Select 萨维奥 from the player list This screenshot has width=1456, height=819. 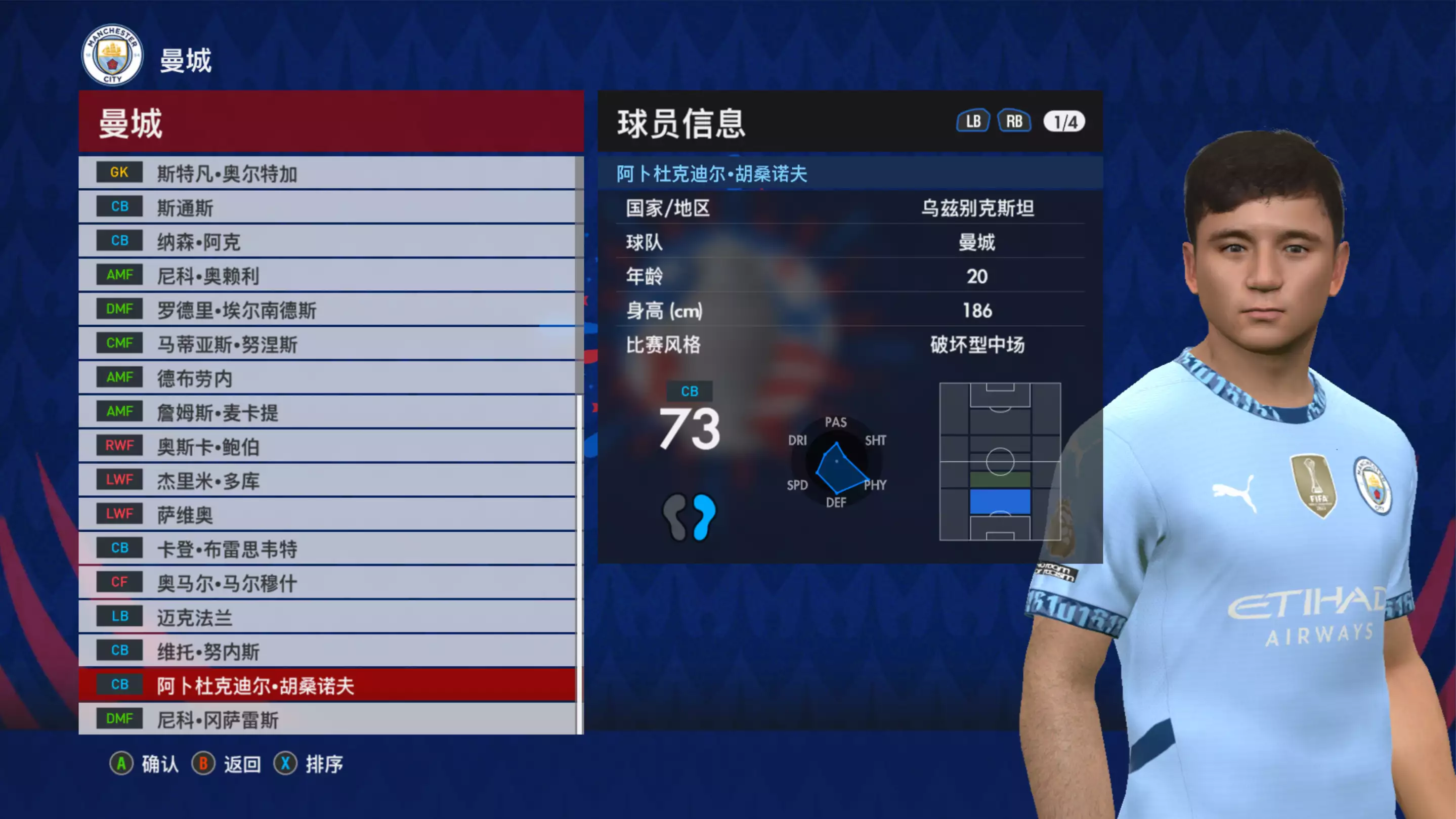coord(328,514)
